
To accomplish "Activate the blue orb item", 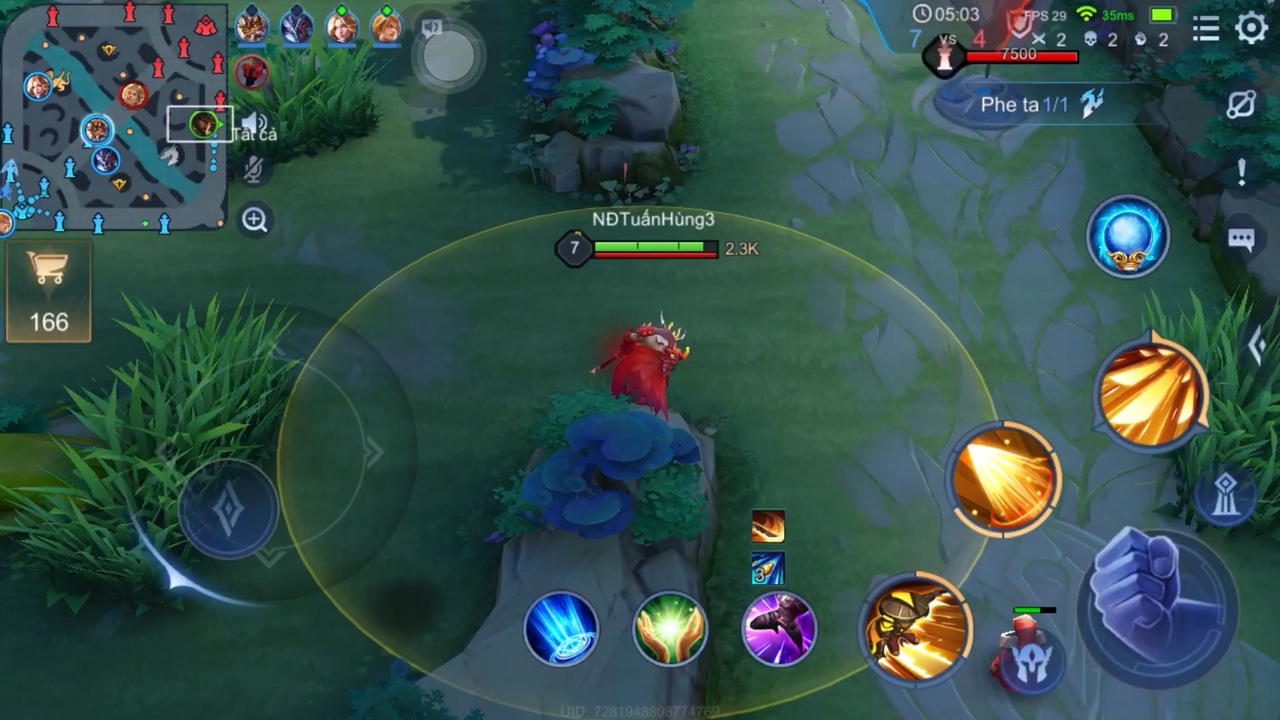I will (x=1128, y=237).
